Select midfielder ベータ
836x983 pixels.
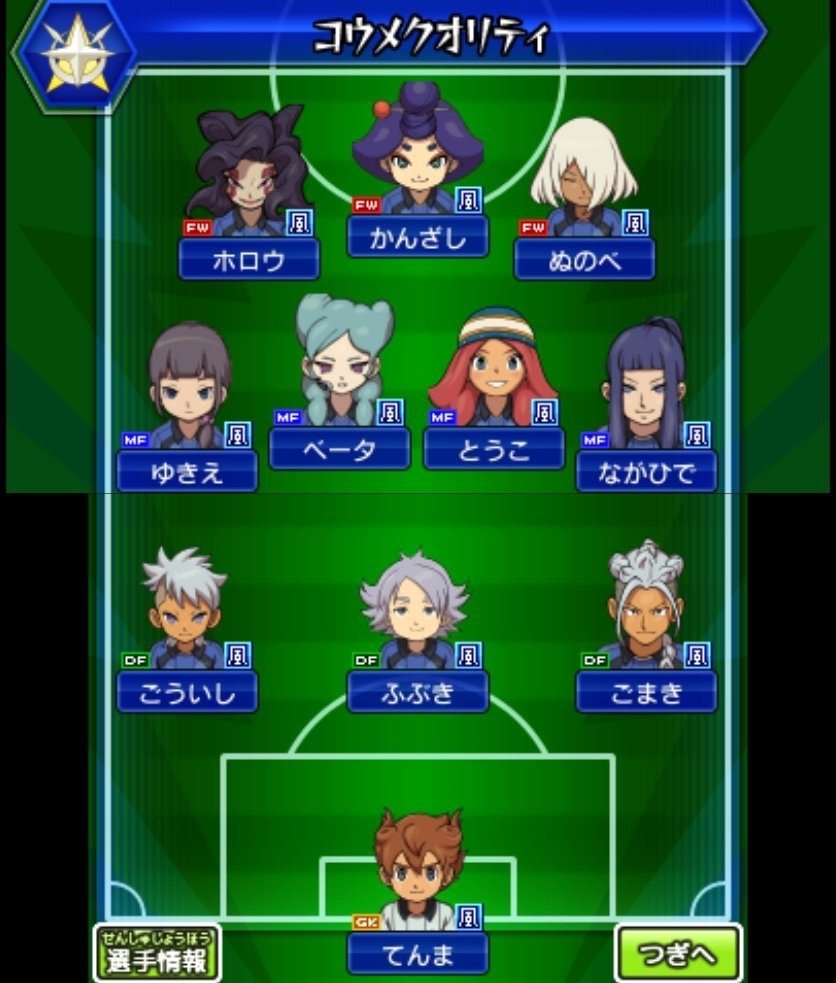[339, 448]
